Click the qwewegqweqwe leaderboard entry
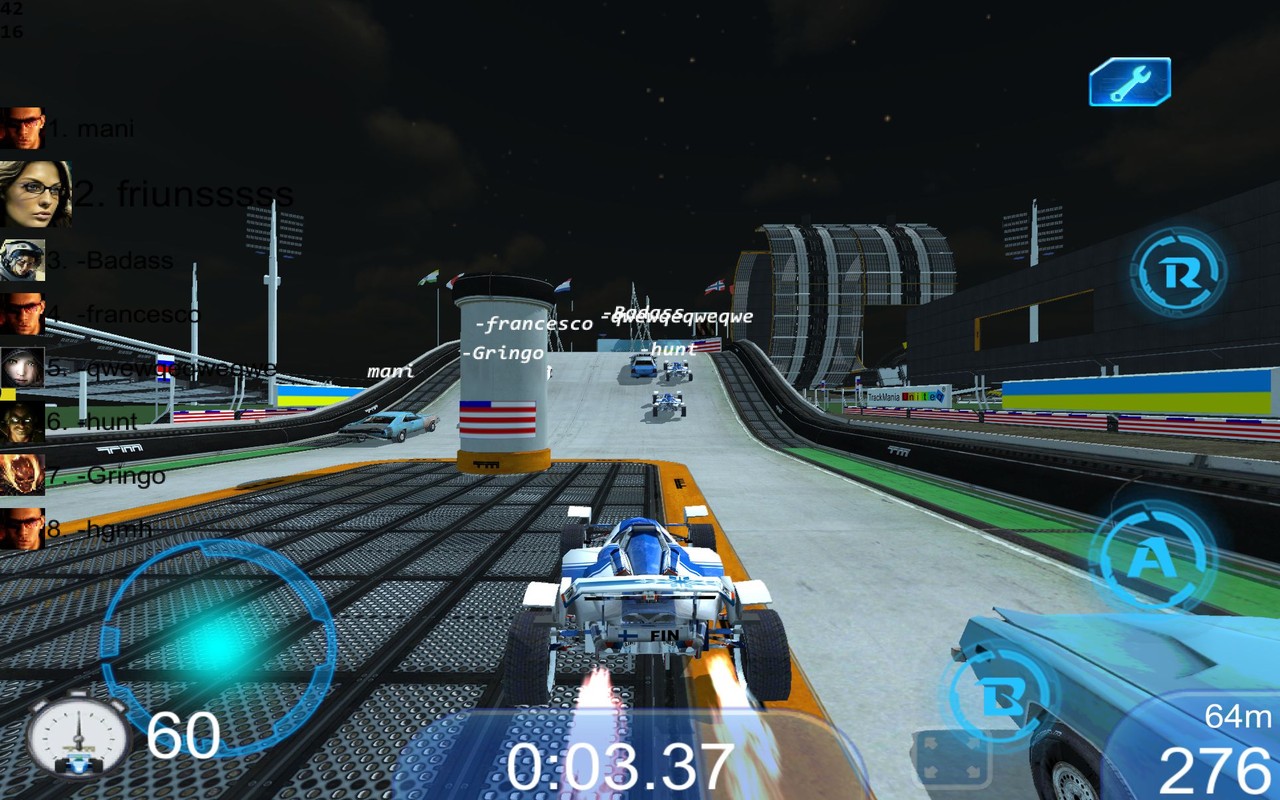This screenshot has width=1280, height=800. tap(160, 368)
